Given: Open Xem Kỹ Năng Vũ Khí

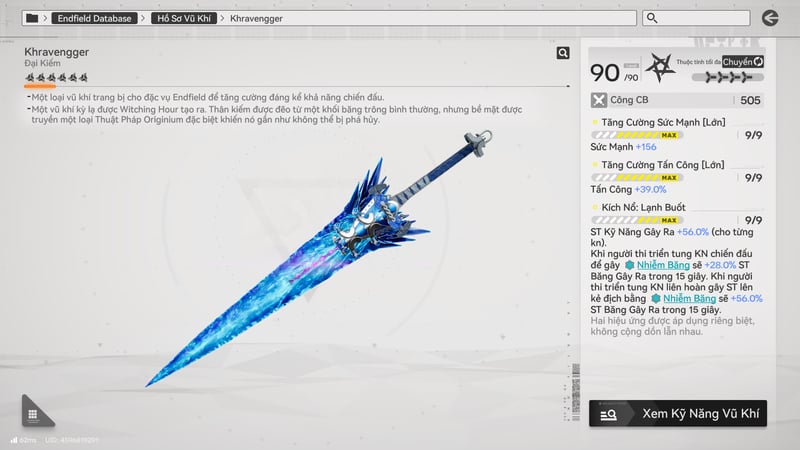Looking at the screenshot, I should (x=678, y=413).
